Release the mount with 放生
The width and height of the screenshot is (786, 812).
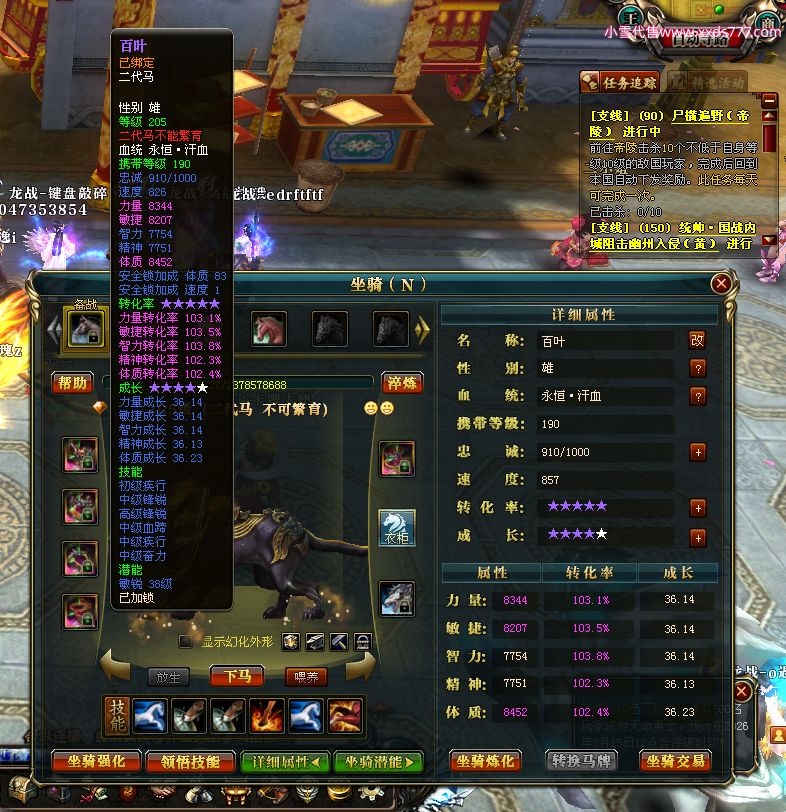[x=168, y=677]
